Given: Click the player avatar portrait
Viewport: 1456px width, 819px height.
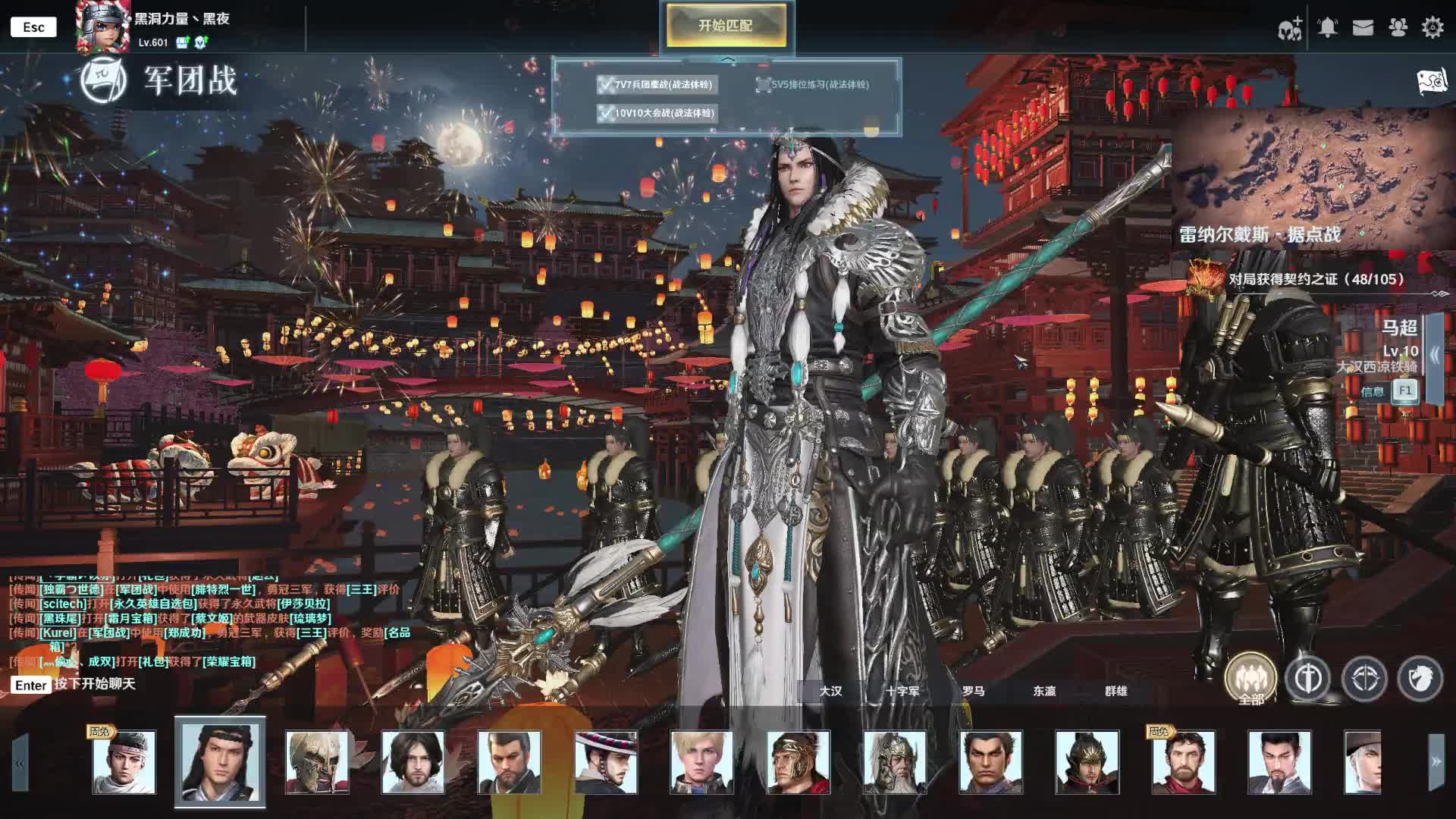Looking at the screenshot, I should click(102, 28).
